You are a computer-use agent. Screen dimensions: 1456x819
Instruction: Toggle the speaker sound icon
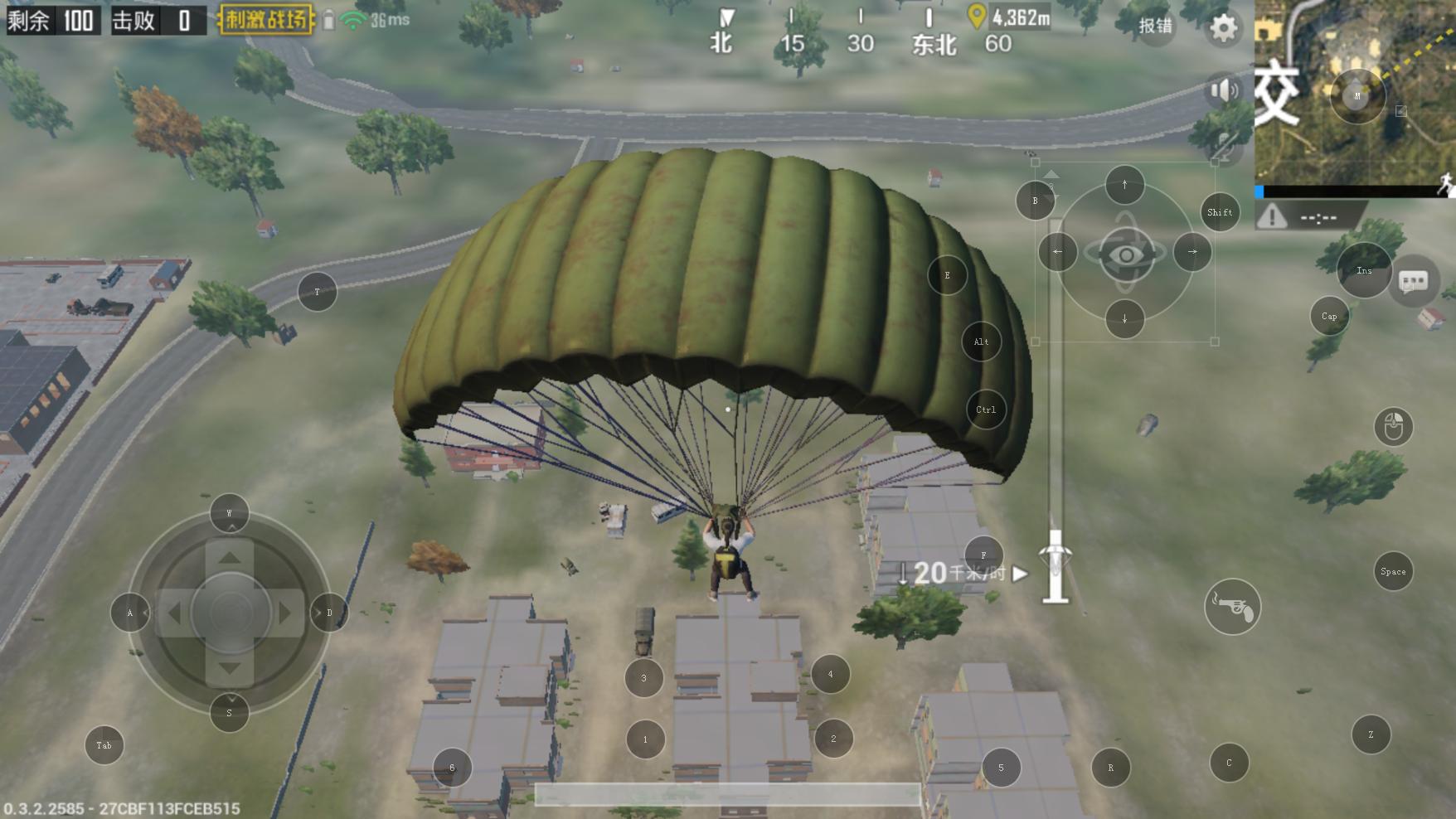(x=1224, y=90)
